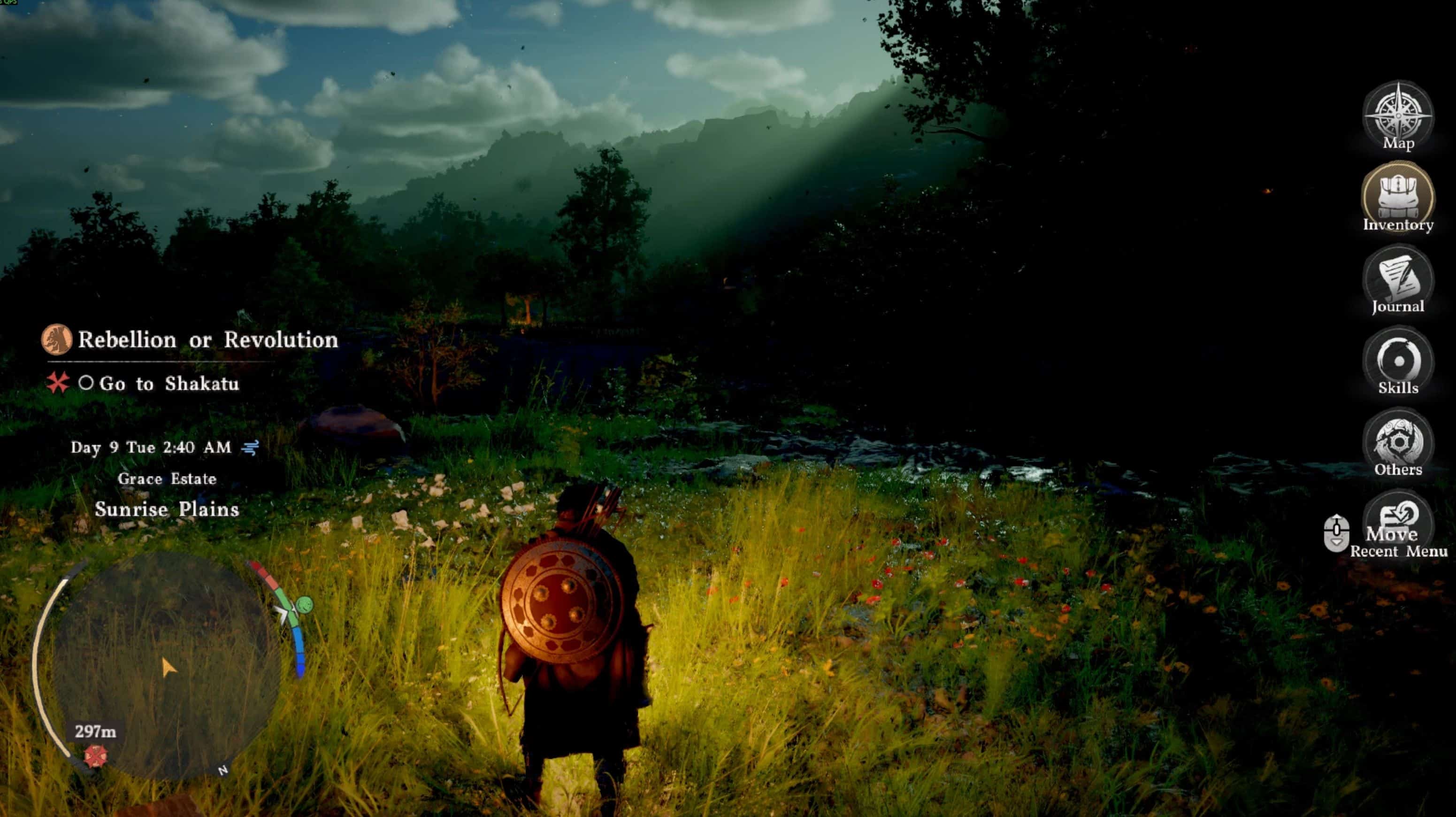This screenshot has height=817, width=1456.
Task: Select the Others gear icon
Action: coord(1398,443)
